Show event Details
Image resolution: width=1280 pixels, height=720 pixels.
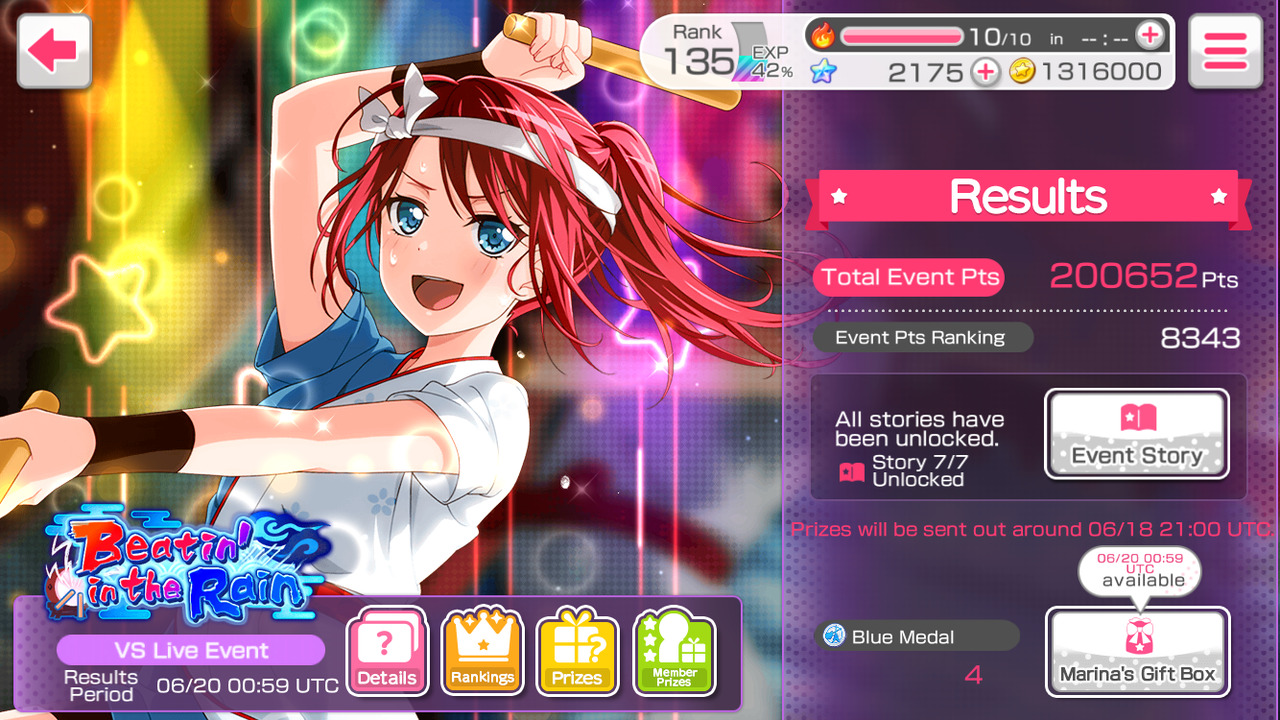(387, 652)
